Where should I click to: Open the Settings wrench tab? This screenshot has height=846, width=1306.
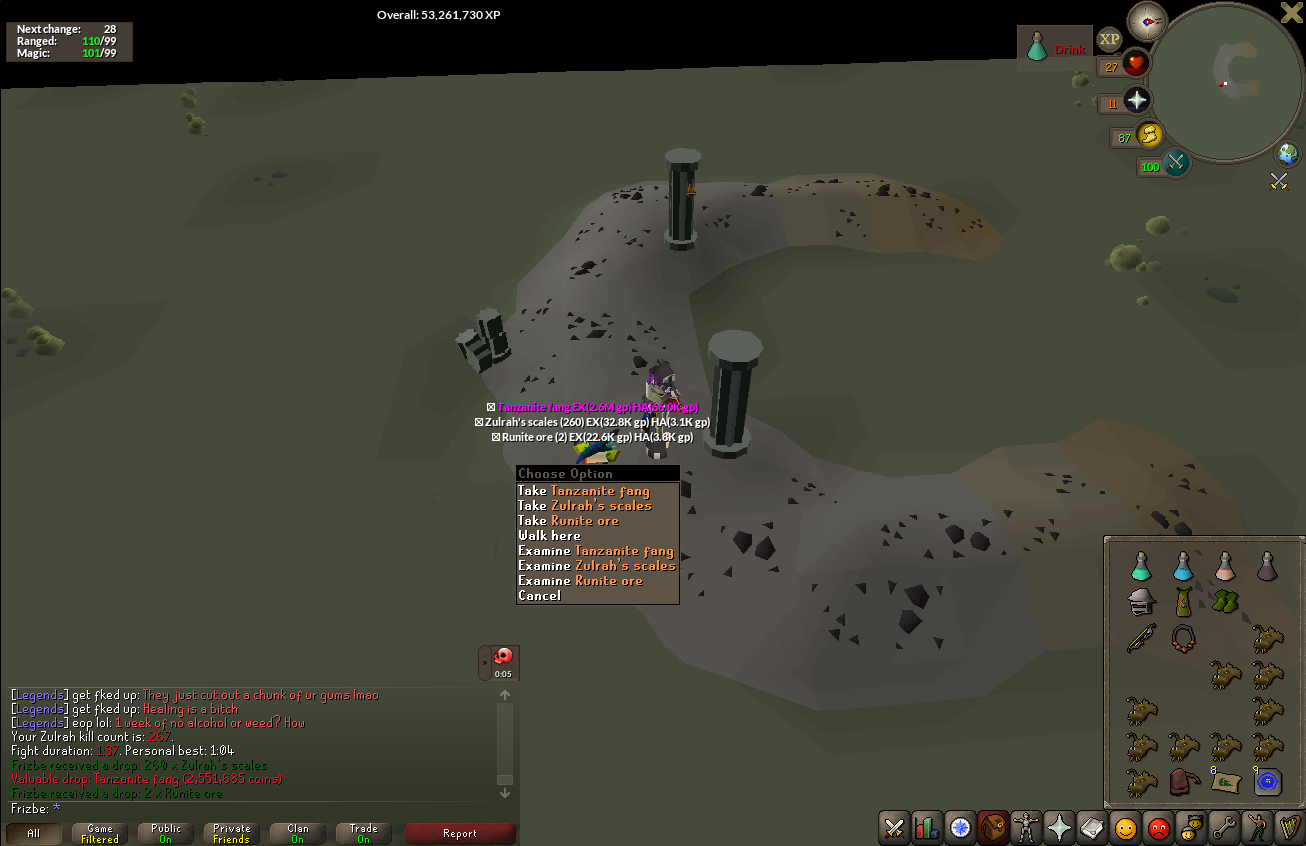pos(1224,828)
